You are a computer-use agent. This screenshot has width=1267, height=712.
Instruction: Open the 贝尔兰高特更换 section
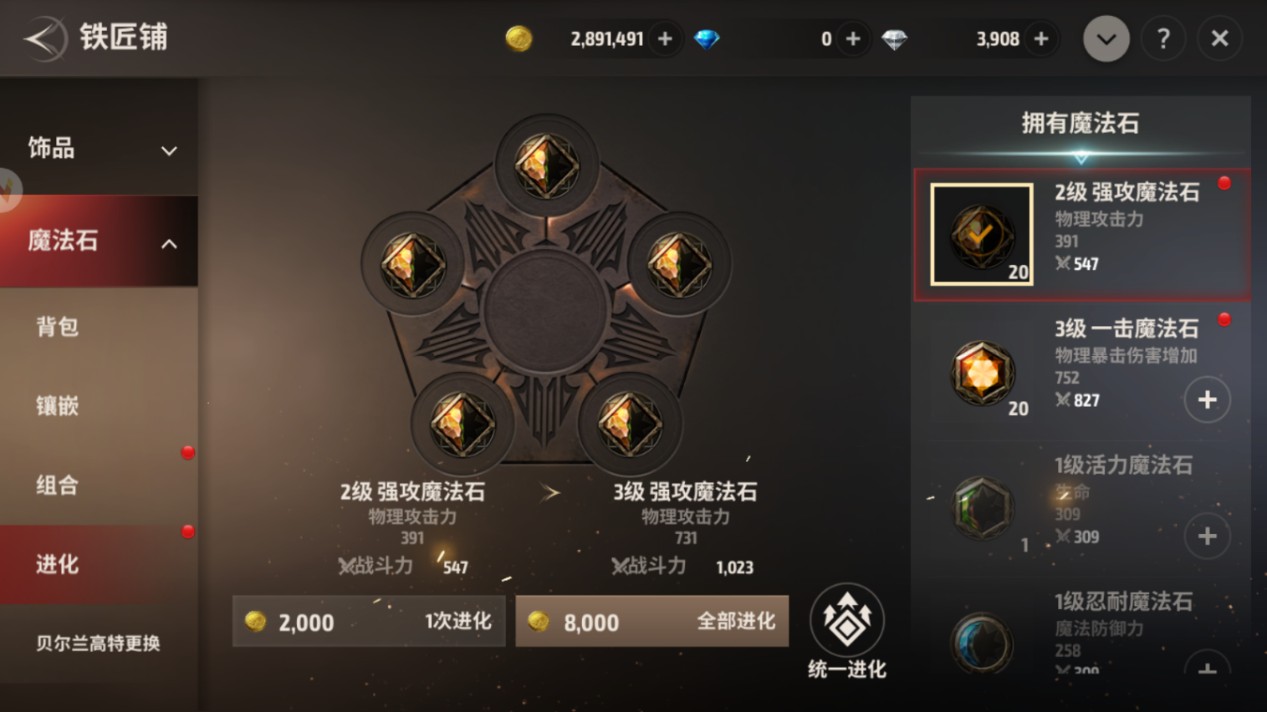coord(98,644)
